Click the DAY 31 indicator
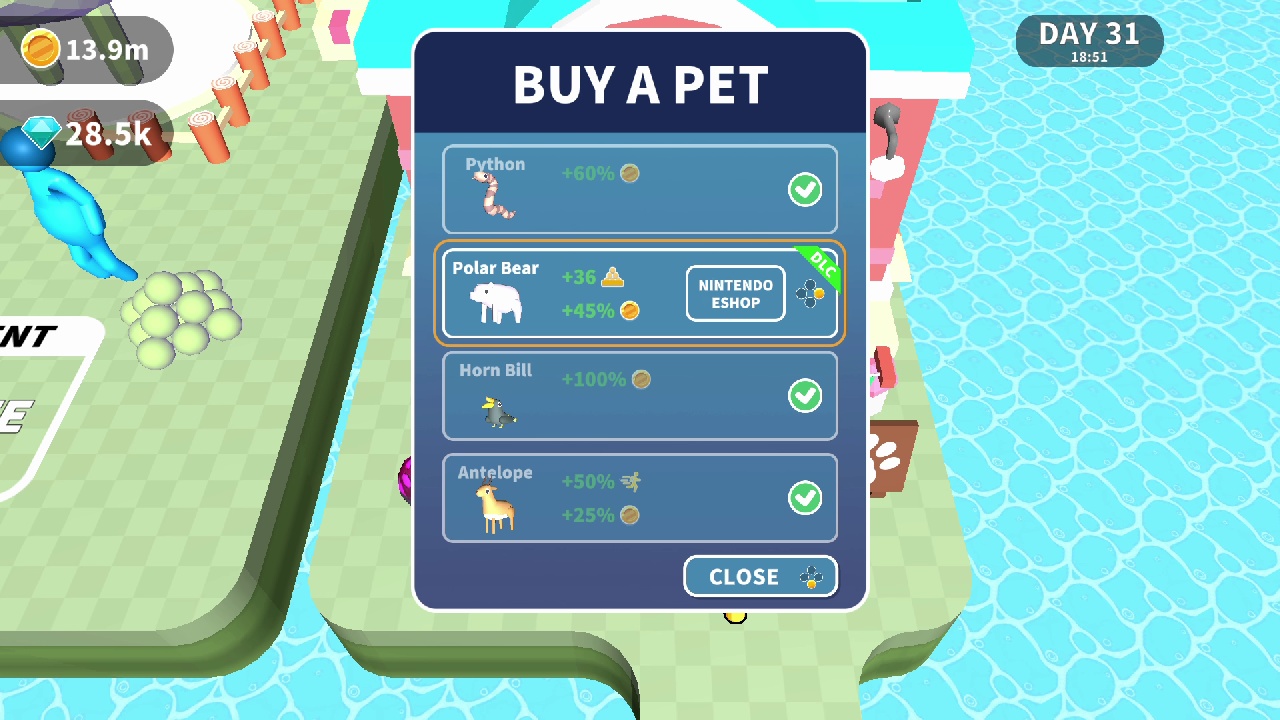 click(1089, 40)
